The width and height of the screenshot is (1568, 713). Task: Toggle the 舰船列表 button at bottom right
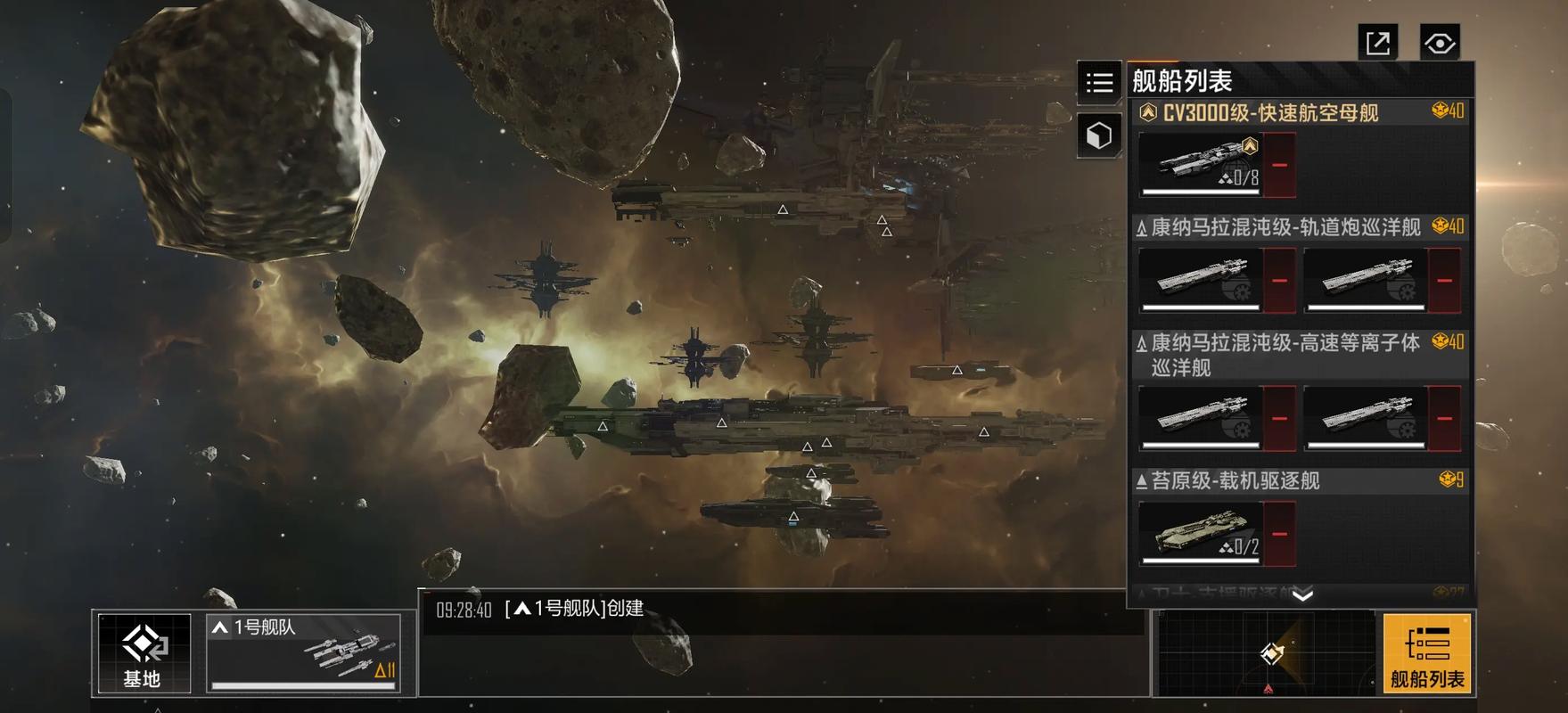click(x=1426, y=653)
